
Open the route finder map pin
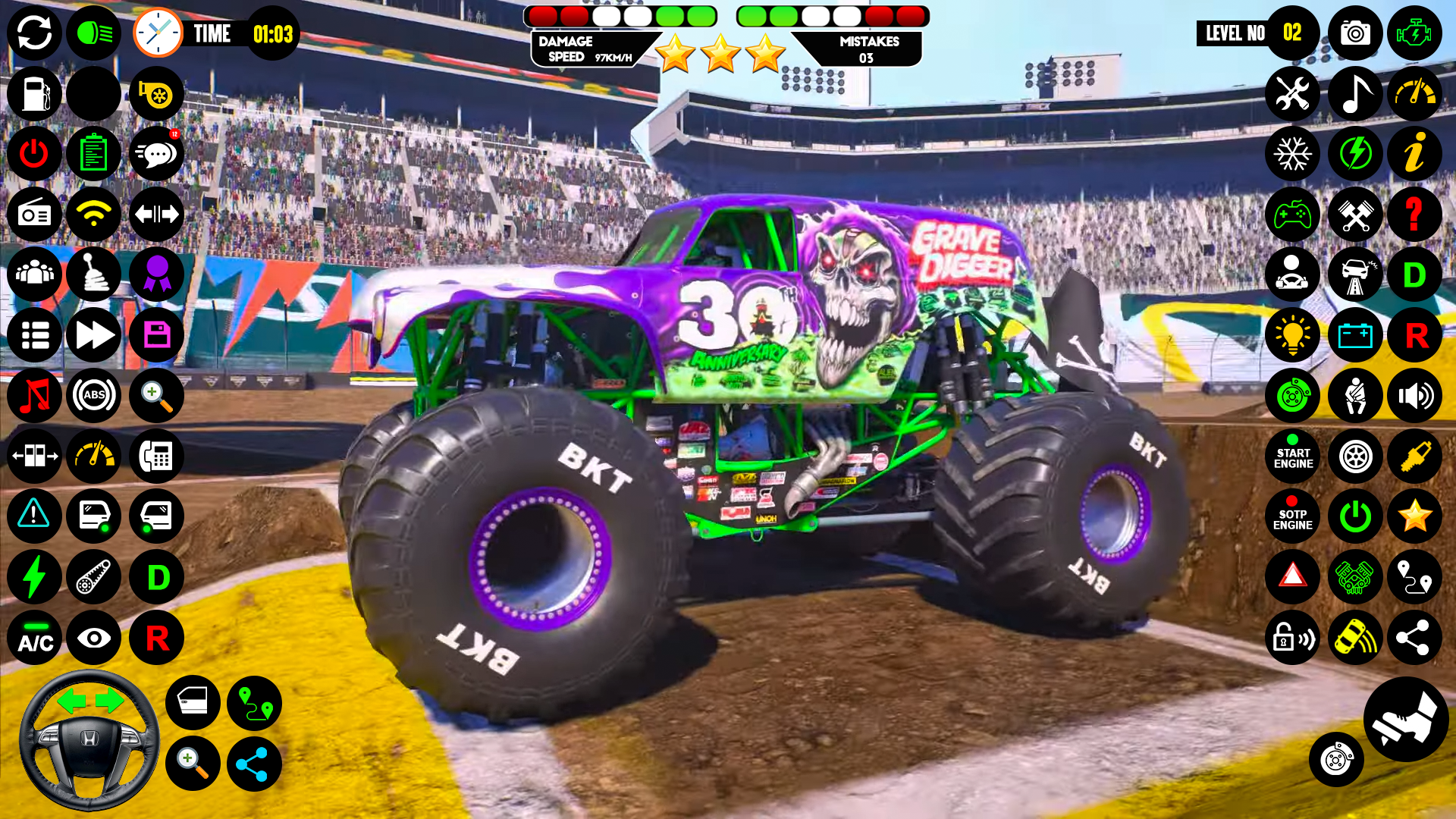[1415, 578]
